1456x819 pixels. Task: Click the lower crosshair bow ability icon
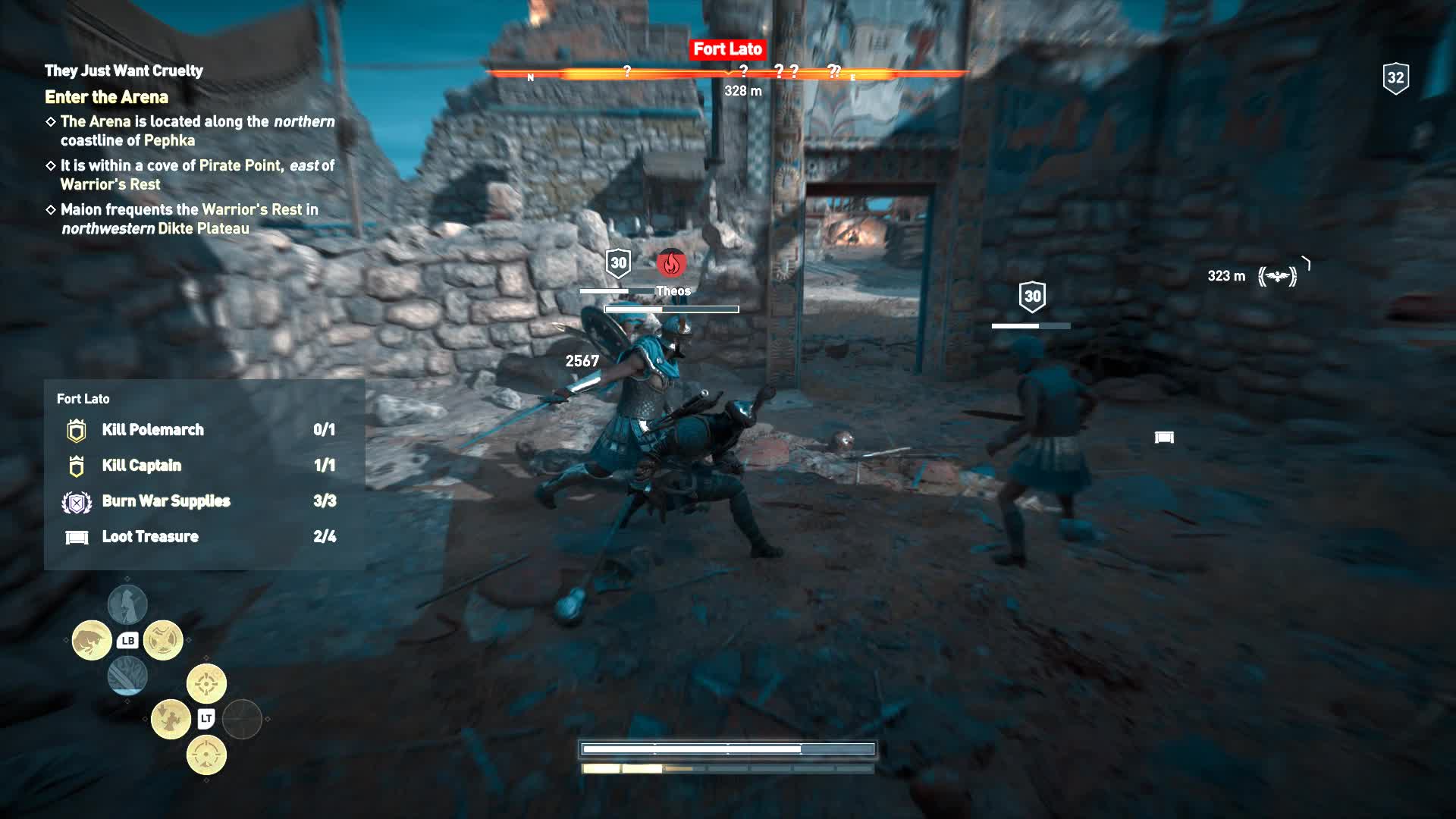[x=206, y=755]
